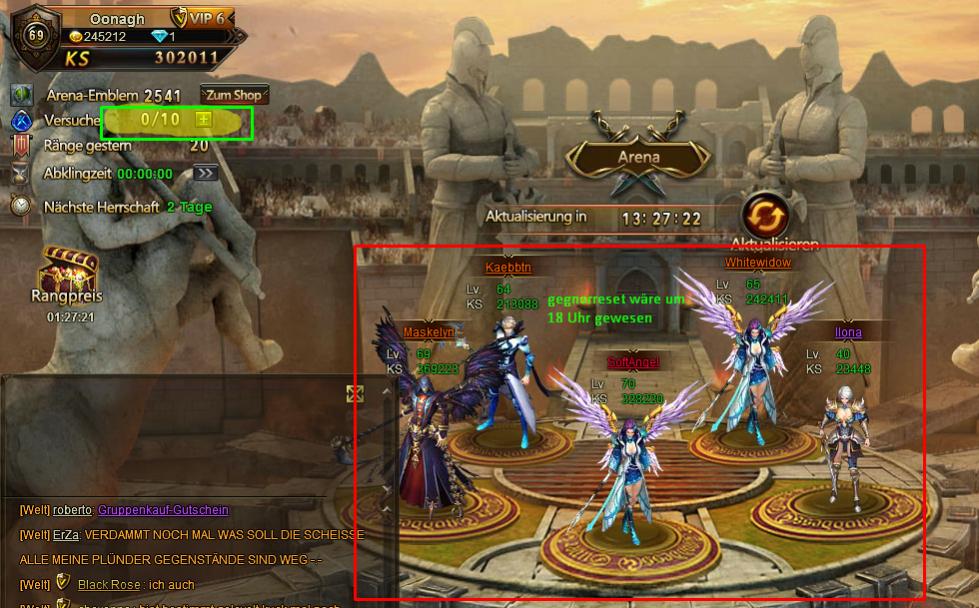Skip the Abklingzeit cooldown with the arrow button
This screenshot has height=608, width=979.
coord(205,173)
